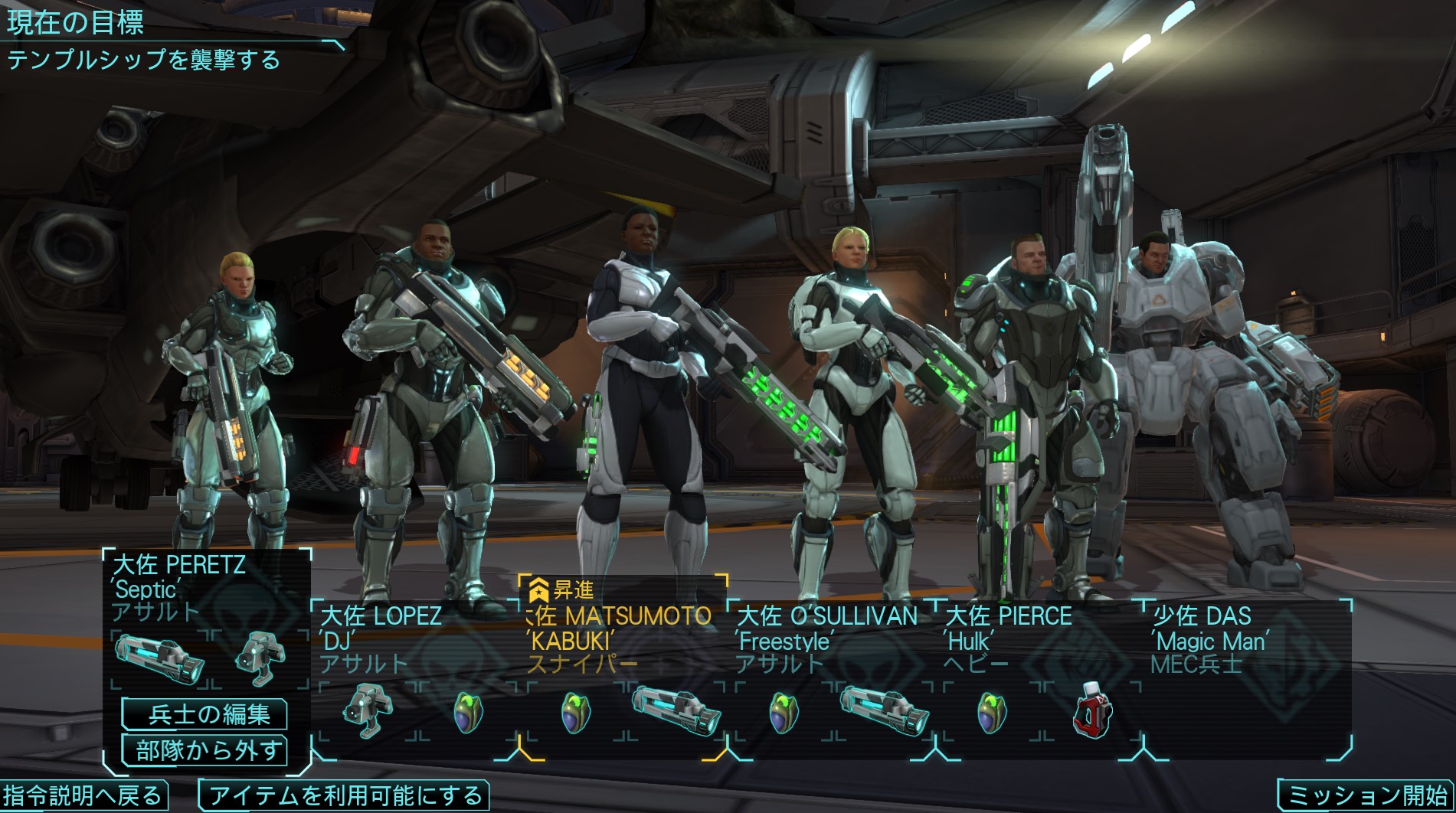Screen dimensions: 1456x813
Task: Click the scope item icon under LOPEZ
Action: pos(368,711)
